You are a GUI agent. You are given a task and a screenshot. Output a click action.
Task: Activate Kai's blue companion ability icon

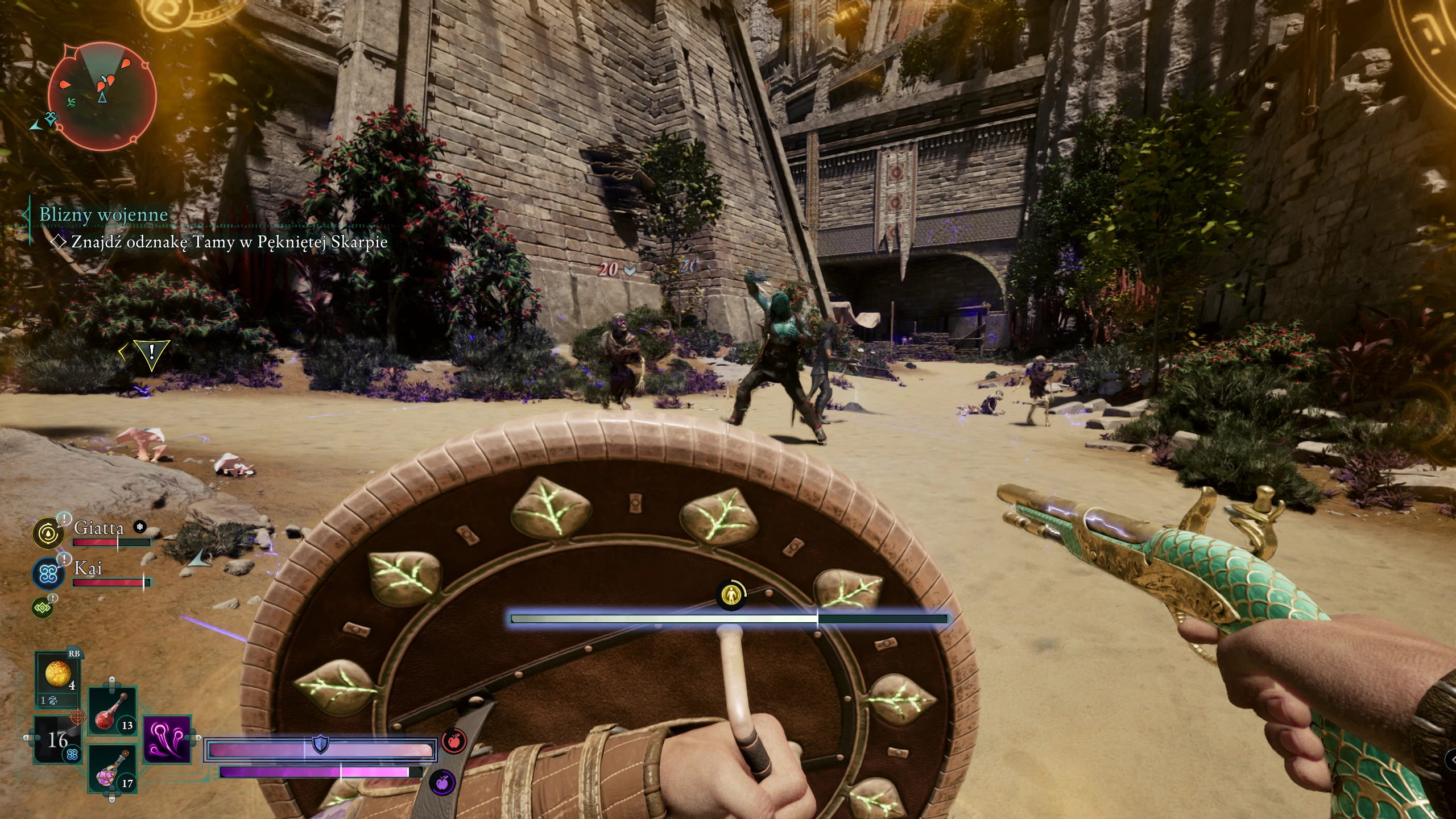[x=48, y=573]
